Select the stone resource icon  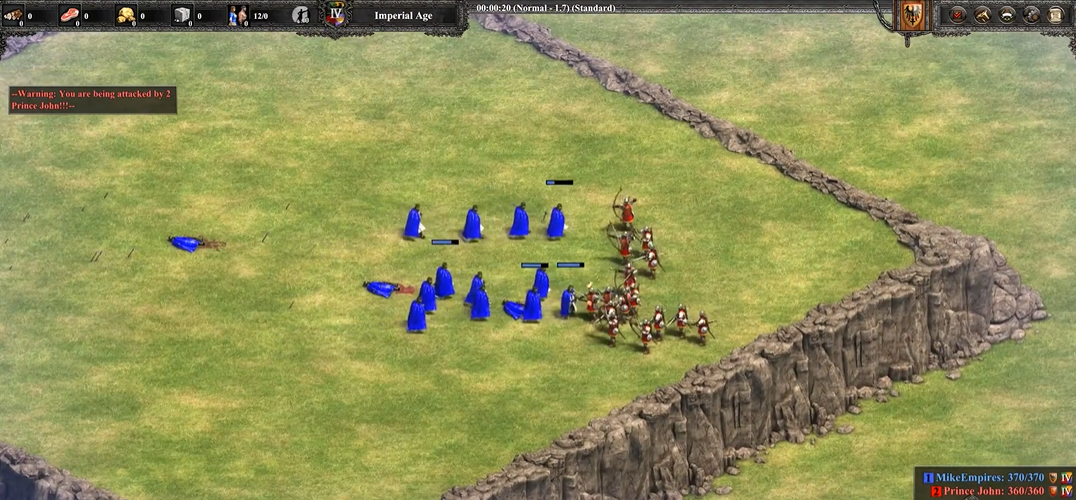tap(182, 15)
